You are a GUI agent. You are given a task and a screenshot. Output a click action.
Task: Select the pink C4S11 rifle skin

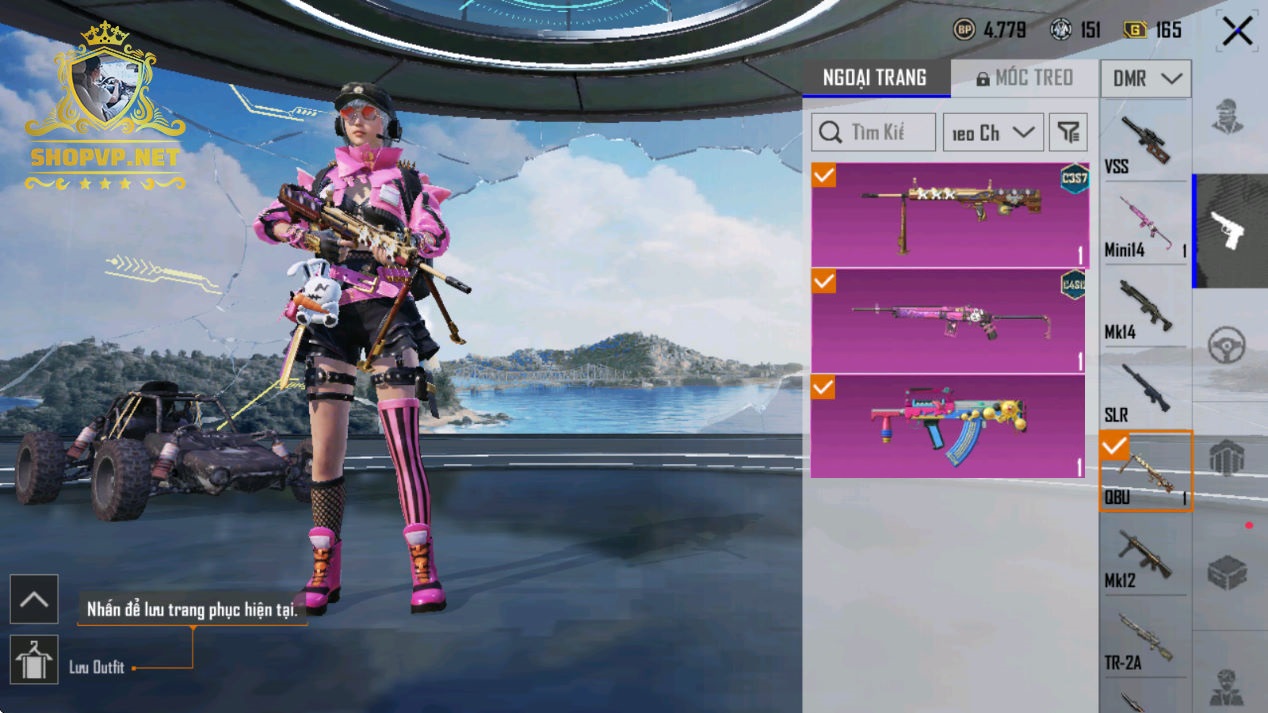[948, 320]
